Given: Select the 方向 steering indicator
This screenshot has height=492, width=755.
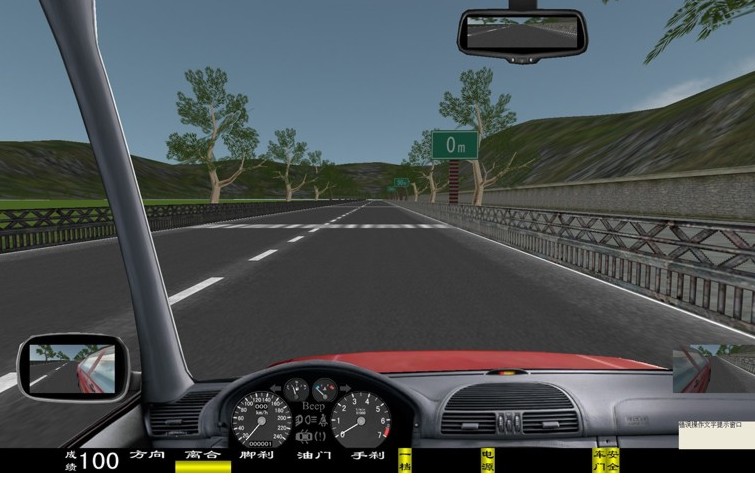Looking at the screenshot, I should click(146, 456).
